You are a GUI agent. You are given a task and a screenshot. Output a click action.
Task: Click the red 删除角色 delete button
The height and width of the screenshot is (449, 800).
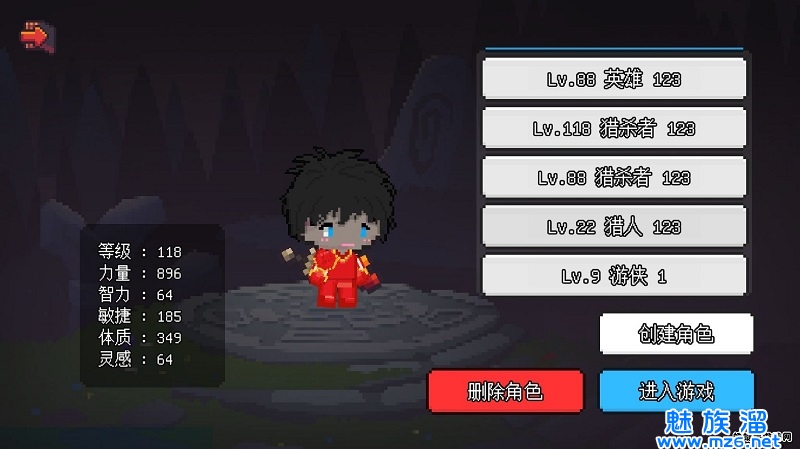coord(505,390)
